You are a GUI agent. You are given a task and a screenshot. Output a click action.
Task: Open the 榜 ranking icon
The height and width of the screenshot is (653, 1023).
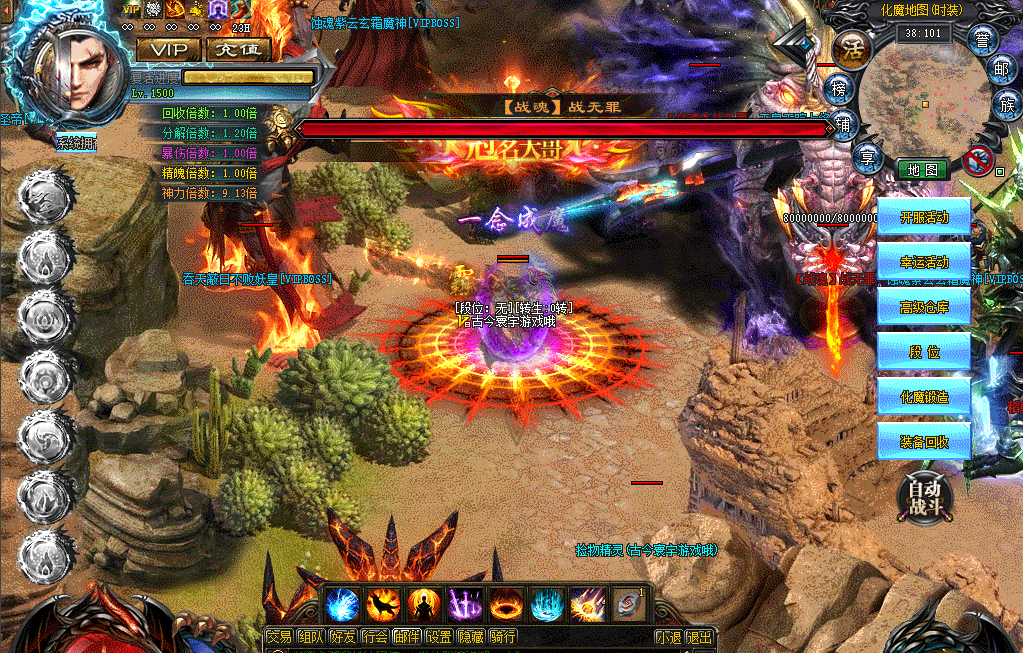(x=841, y=89)
